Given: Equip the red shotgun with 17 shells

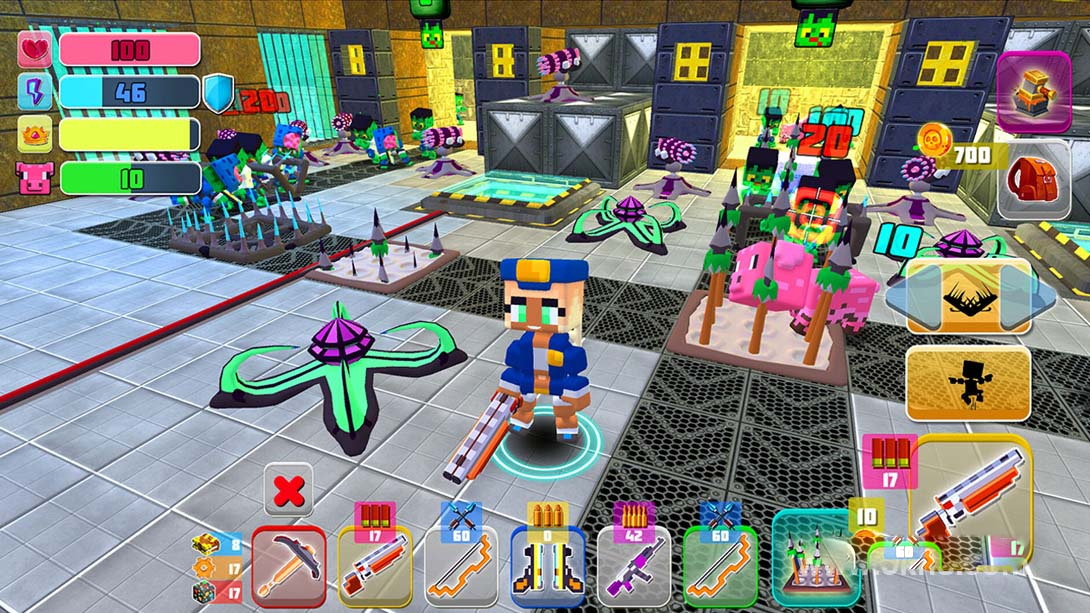Looking at the screenshot, I should click(x=374, y=567).
